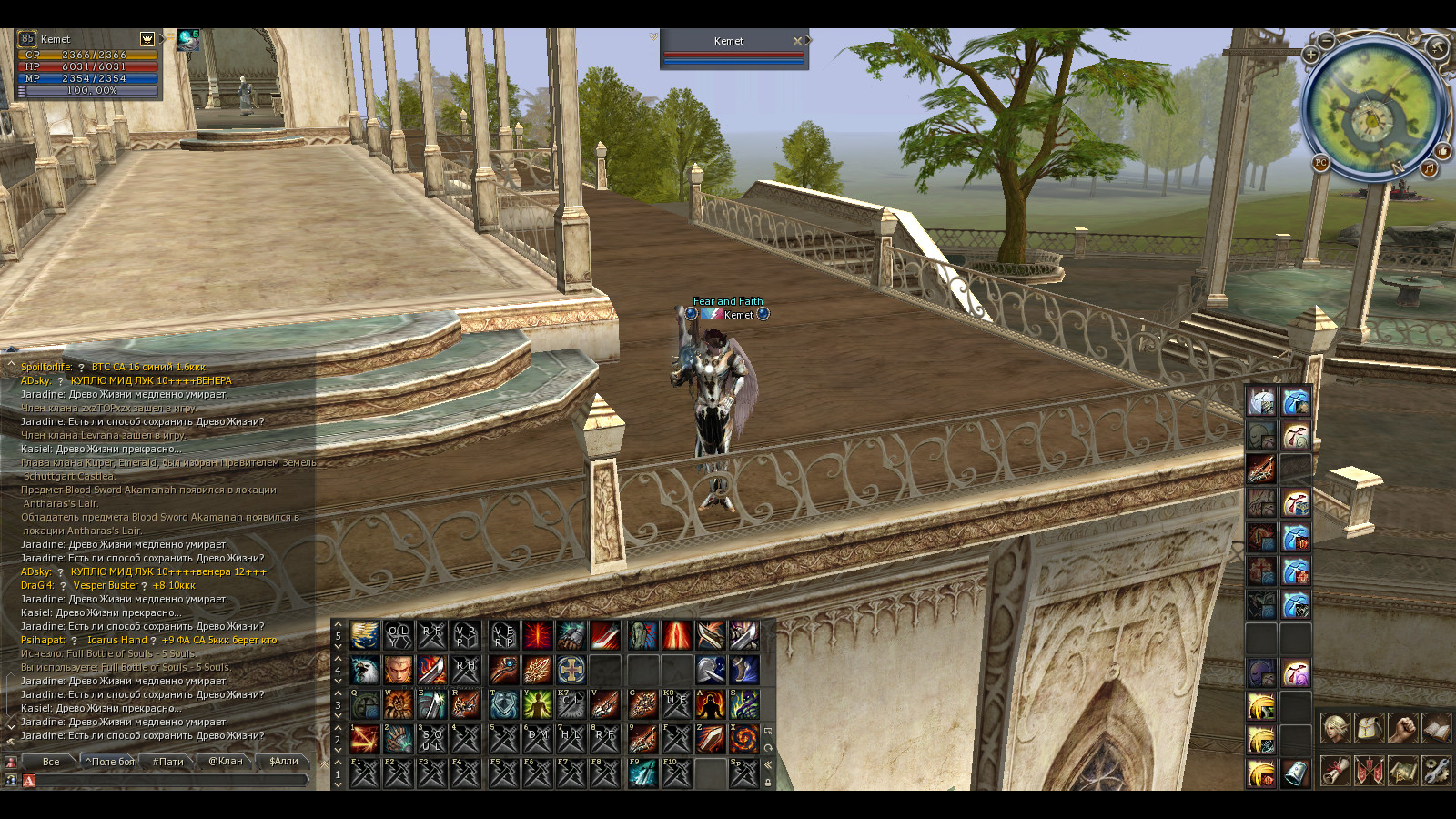Switch to the #Пати chat tab
1456x819 pixels.
[168, 762]
